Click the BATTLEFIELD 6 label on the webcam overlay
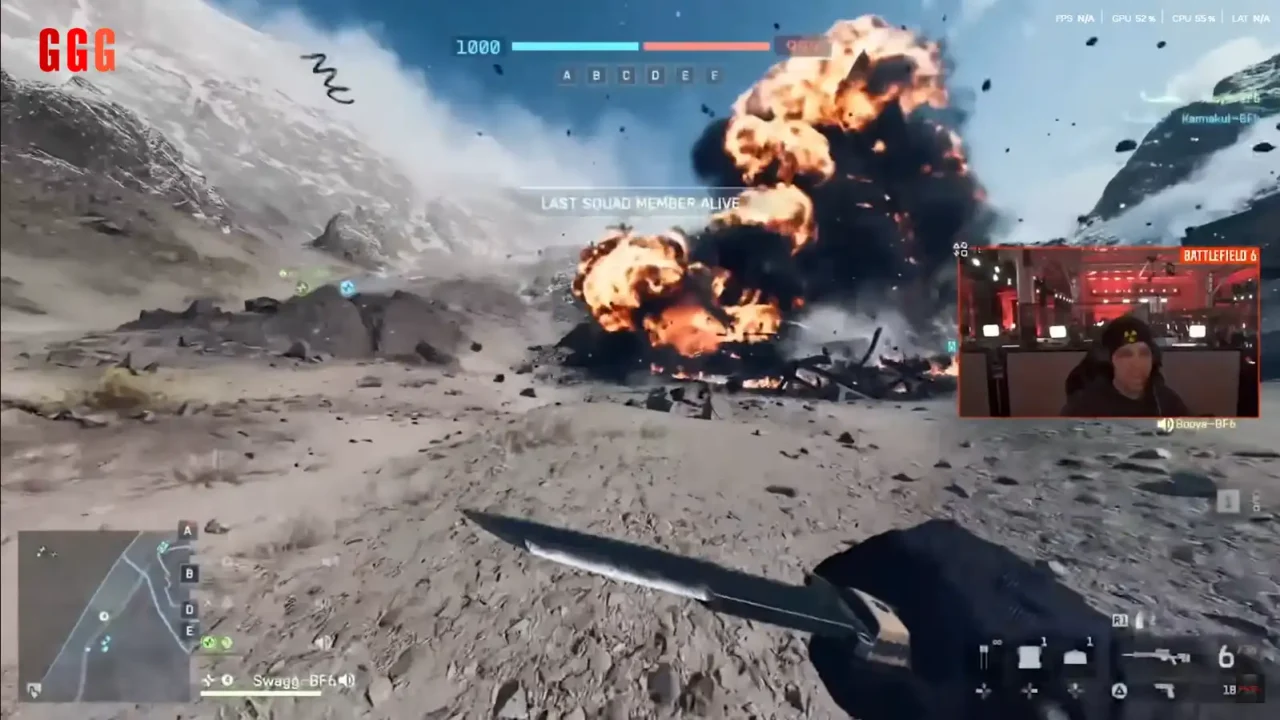This screenshot has height=720, width=1280. coord(1219,256)
